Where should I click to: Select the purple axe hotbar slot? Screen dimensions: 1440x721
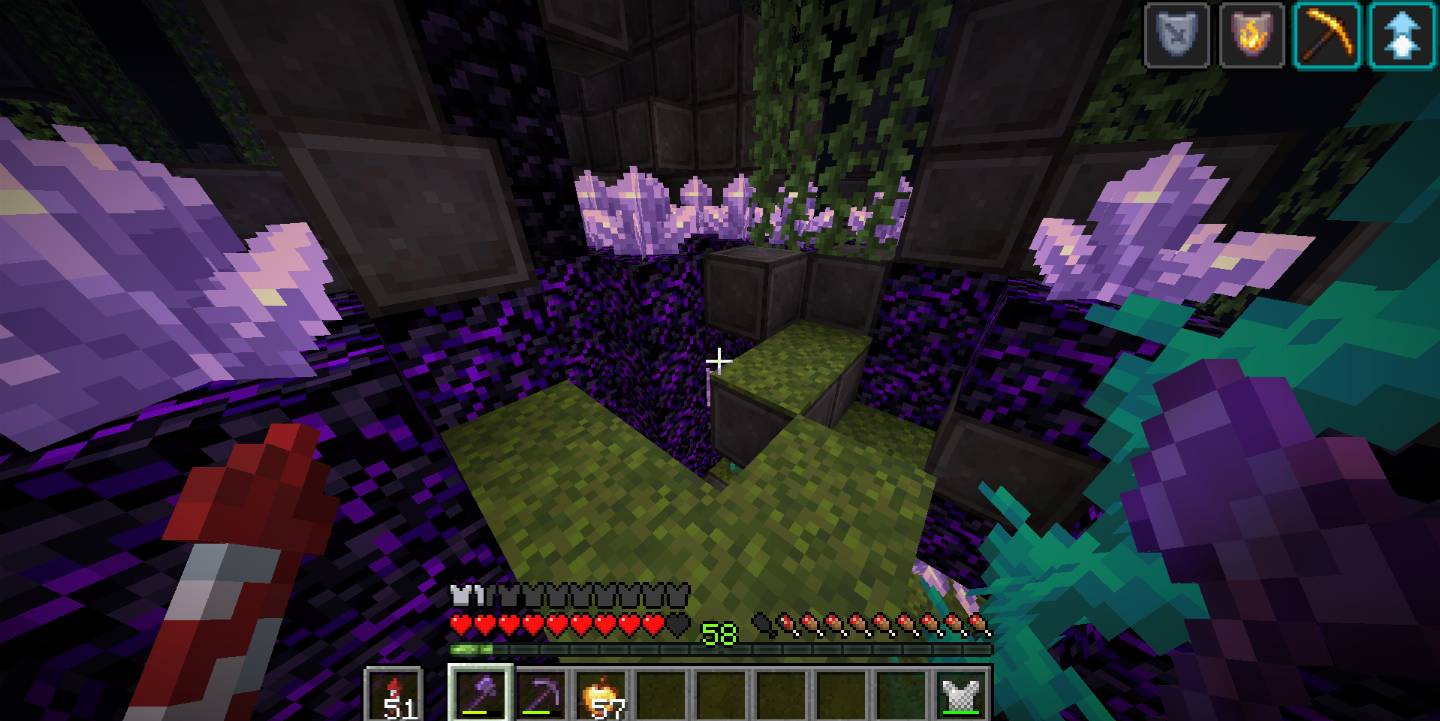point(481,692)
